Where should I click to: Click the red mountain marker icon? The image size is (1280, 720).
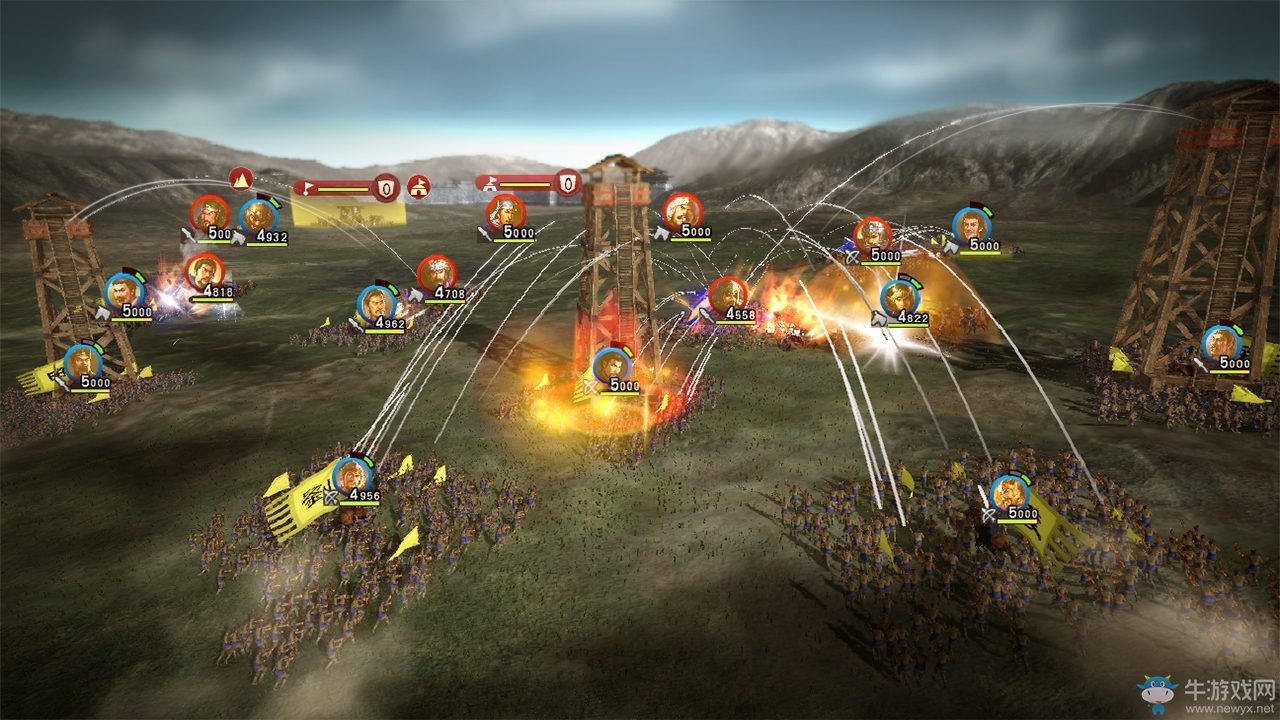point(240,179)
